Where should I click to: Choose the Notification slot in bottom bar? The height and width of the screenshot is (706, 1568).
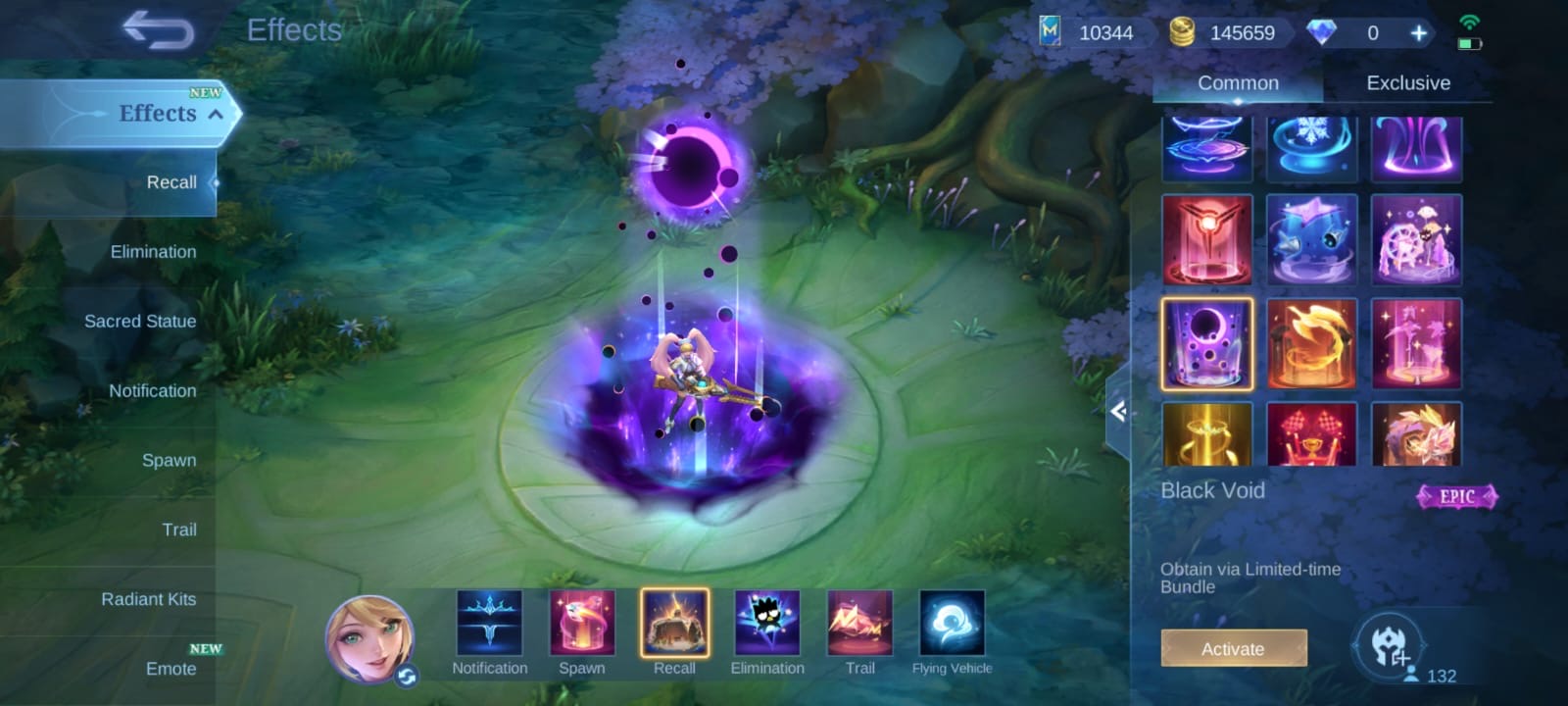coord(489,624)
